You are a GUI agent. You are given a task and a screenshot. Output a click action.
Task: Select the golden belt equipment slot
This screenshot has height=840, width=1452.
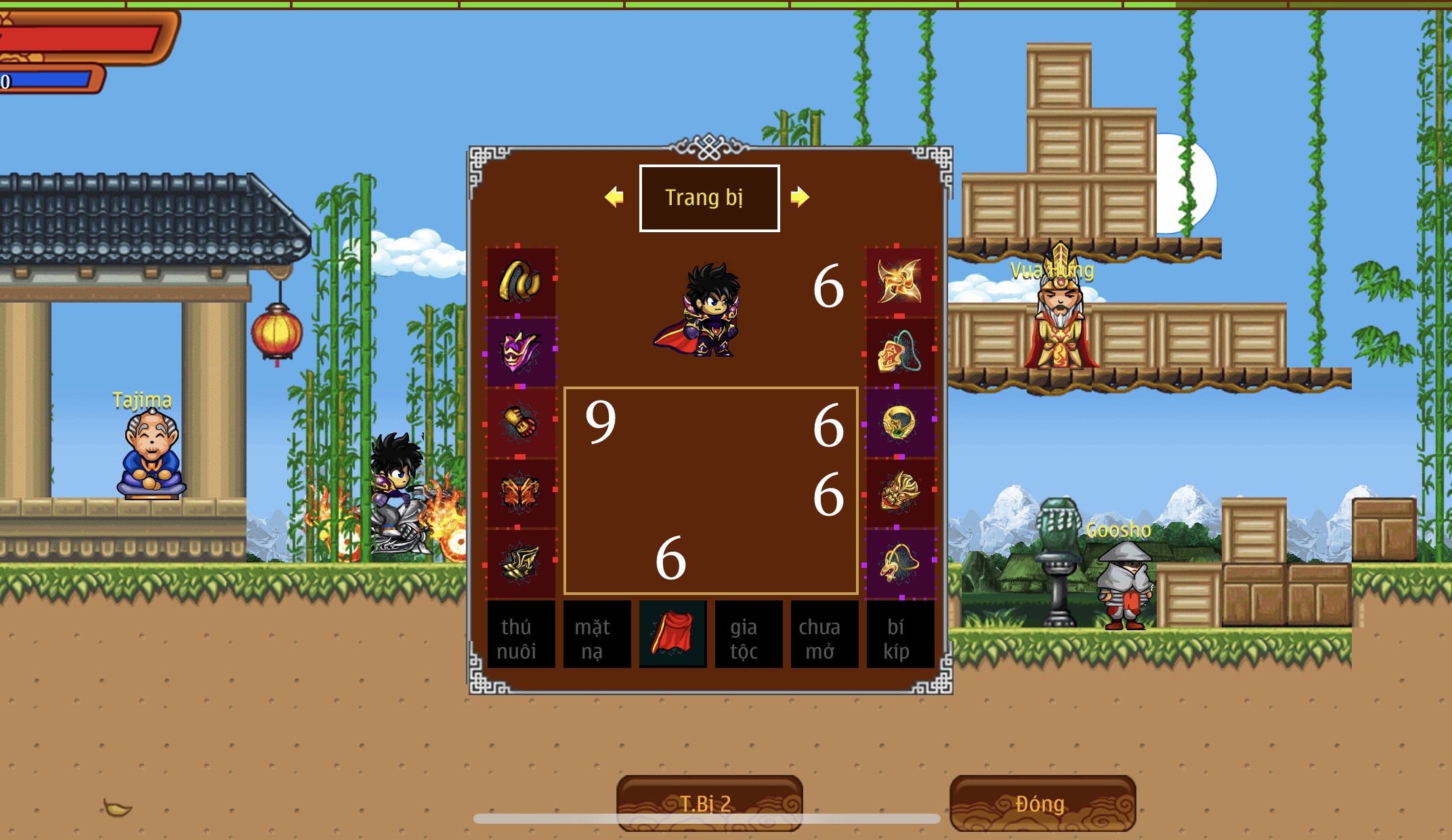click(520, 281)
